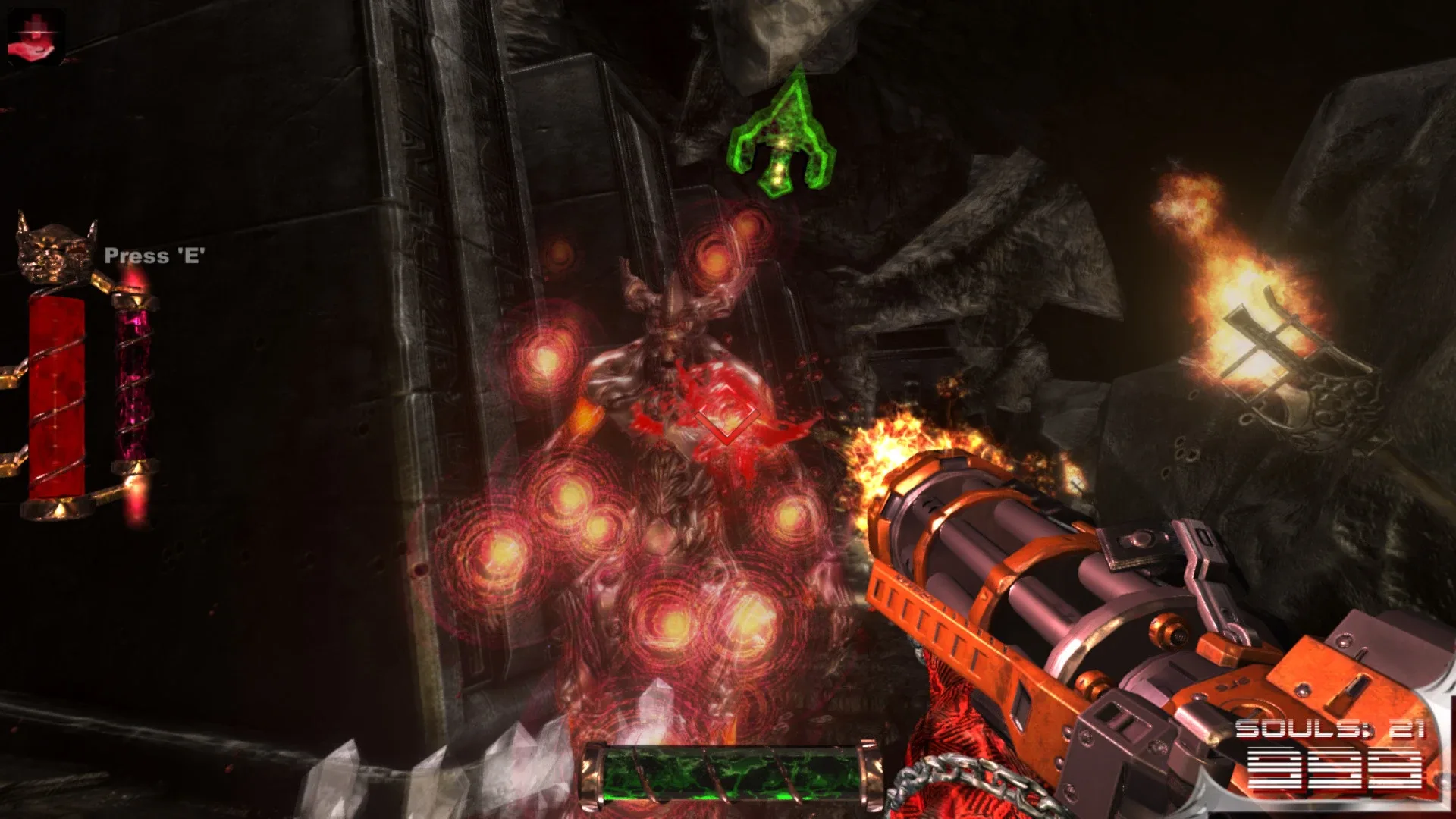Select the glowing green weapon pickup

click(x=781, y=136)
